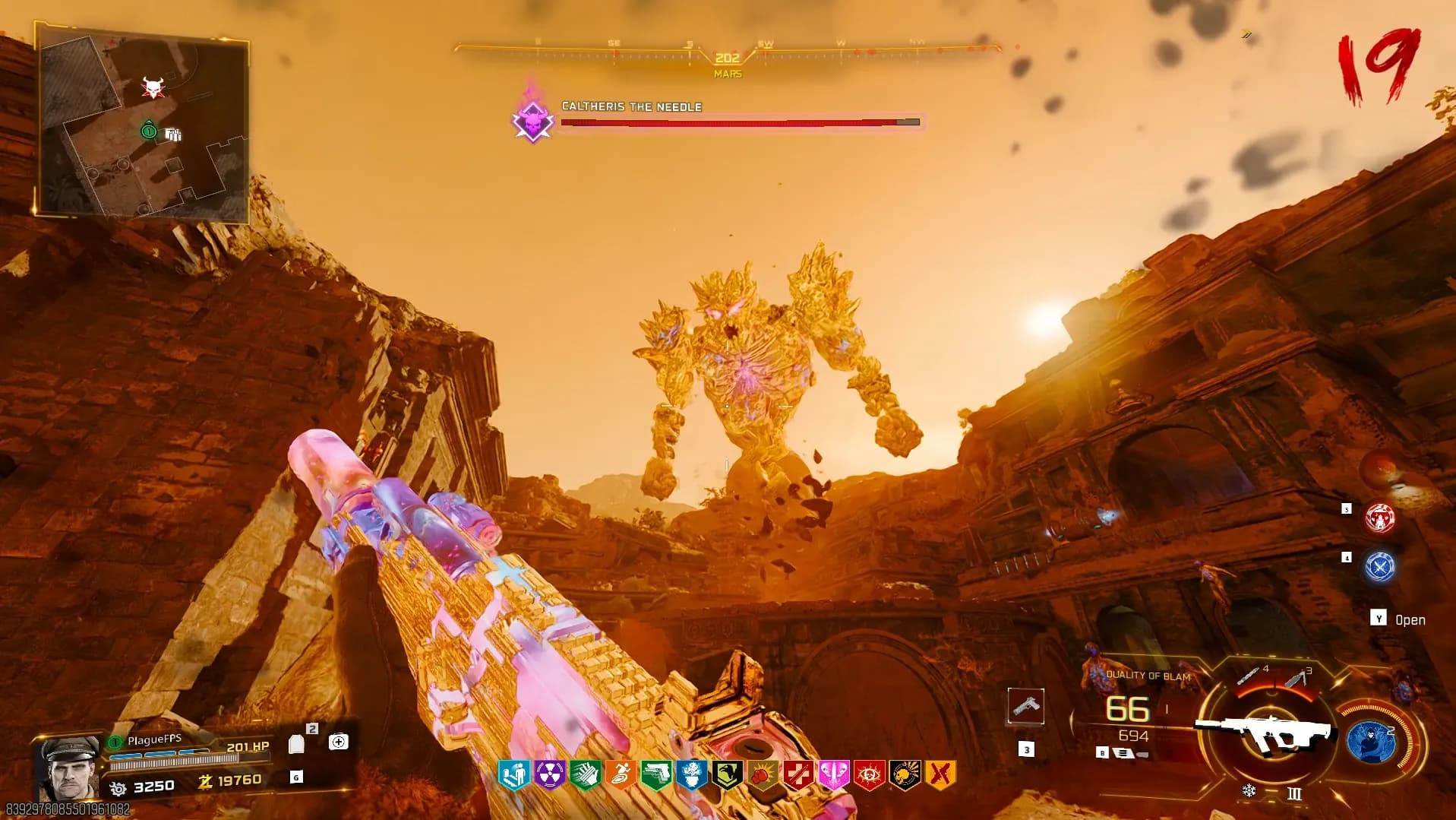Use the medkit self-revive icon
Image resolution: width=1456 pixels, height=820 pixels.
pos(339,742)
